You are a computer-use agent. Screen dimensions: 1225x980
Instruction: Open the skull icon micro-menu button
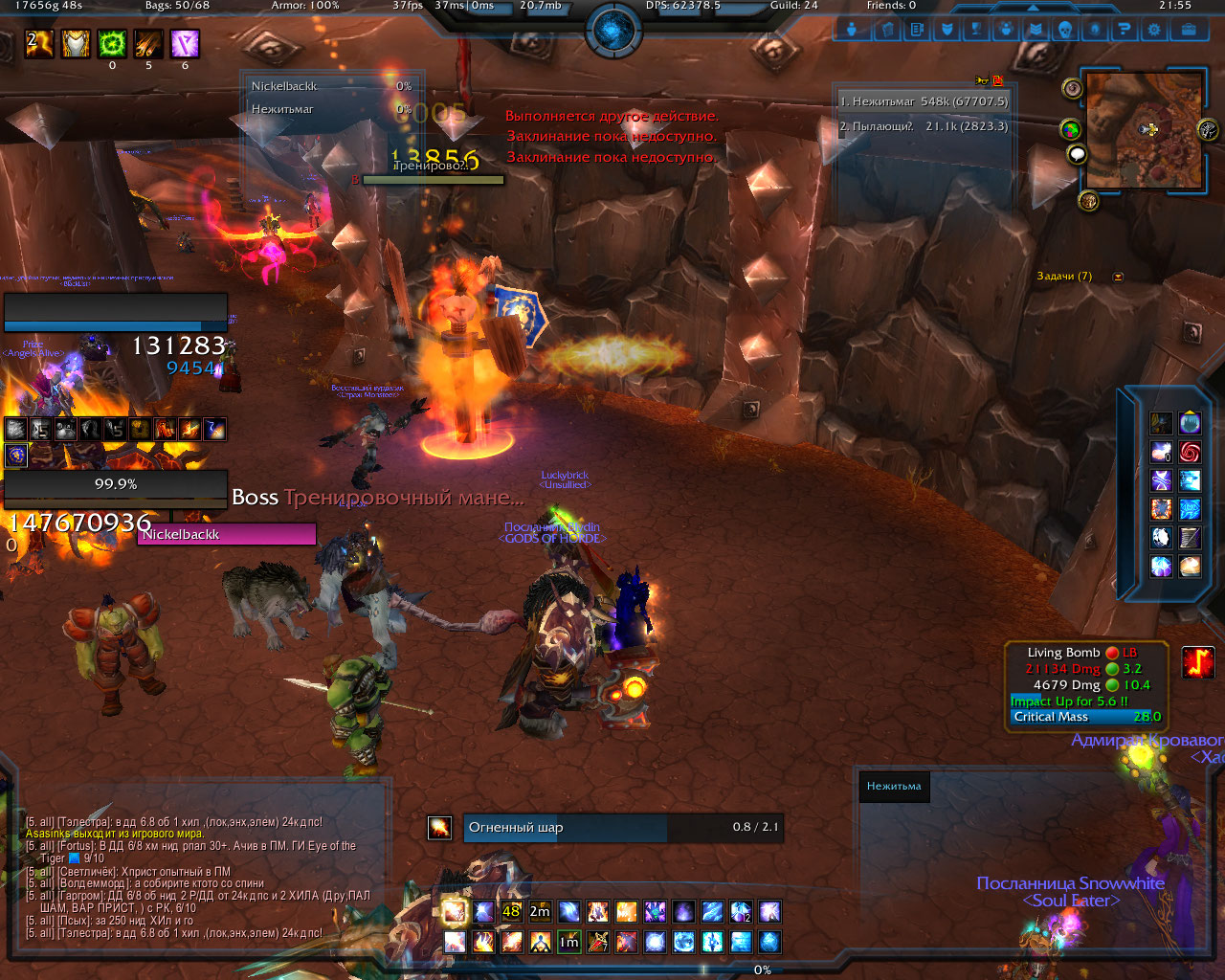1064,30
